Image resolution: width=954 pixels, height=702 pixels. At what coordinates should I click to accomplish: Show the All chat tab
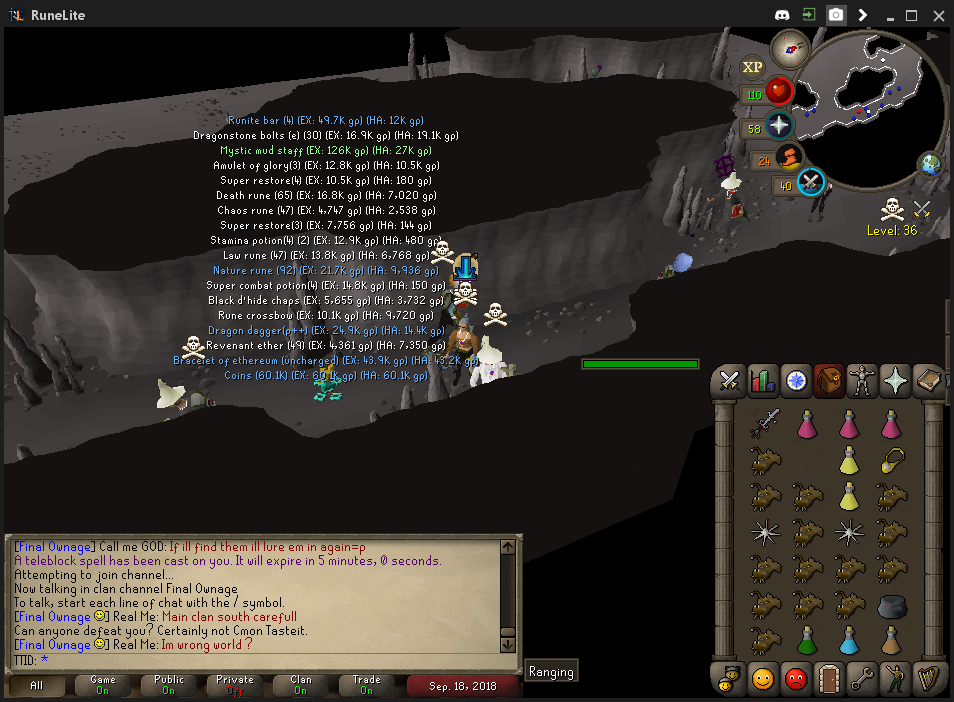(x=37, y=685)
